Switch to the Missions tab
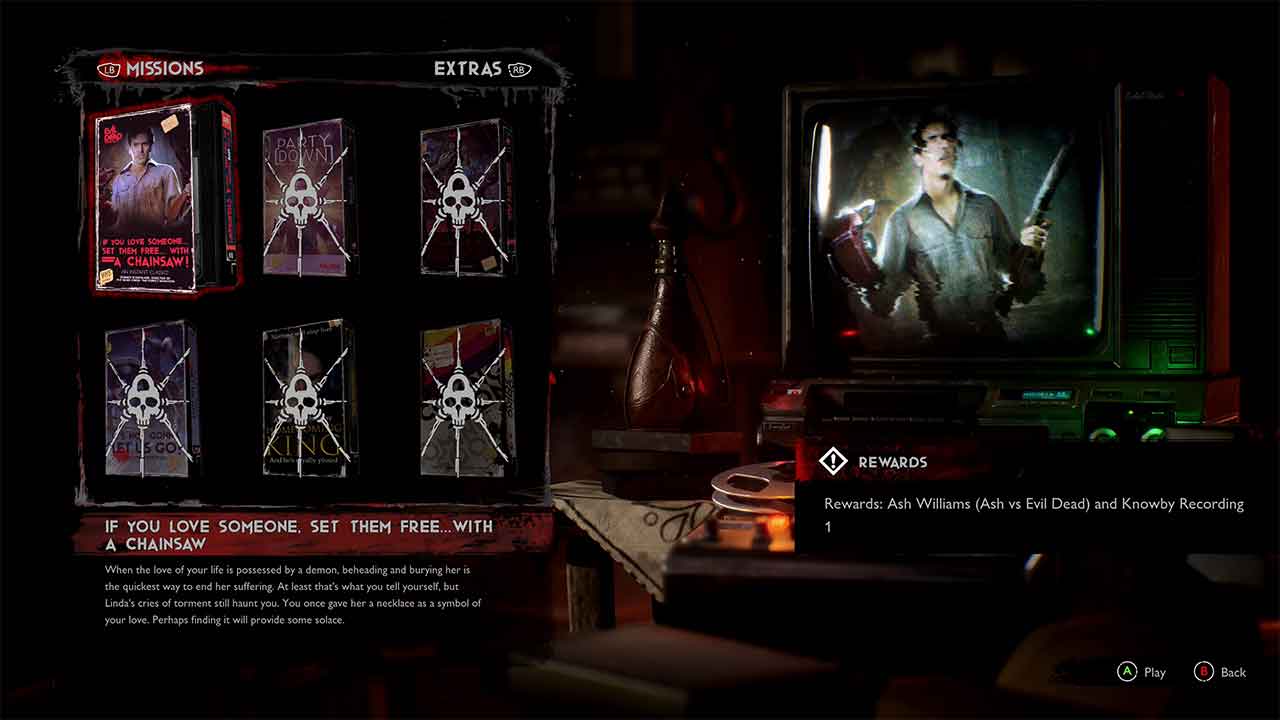Image resolution: width=1280 pixels, height=720 pixels. click(163, 68)
